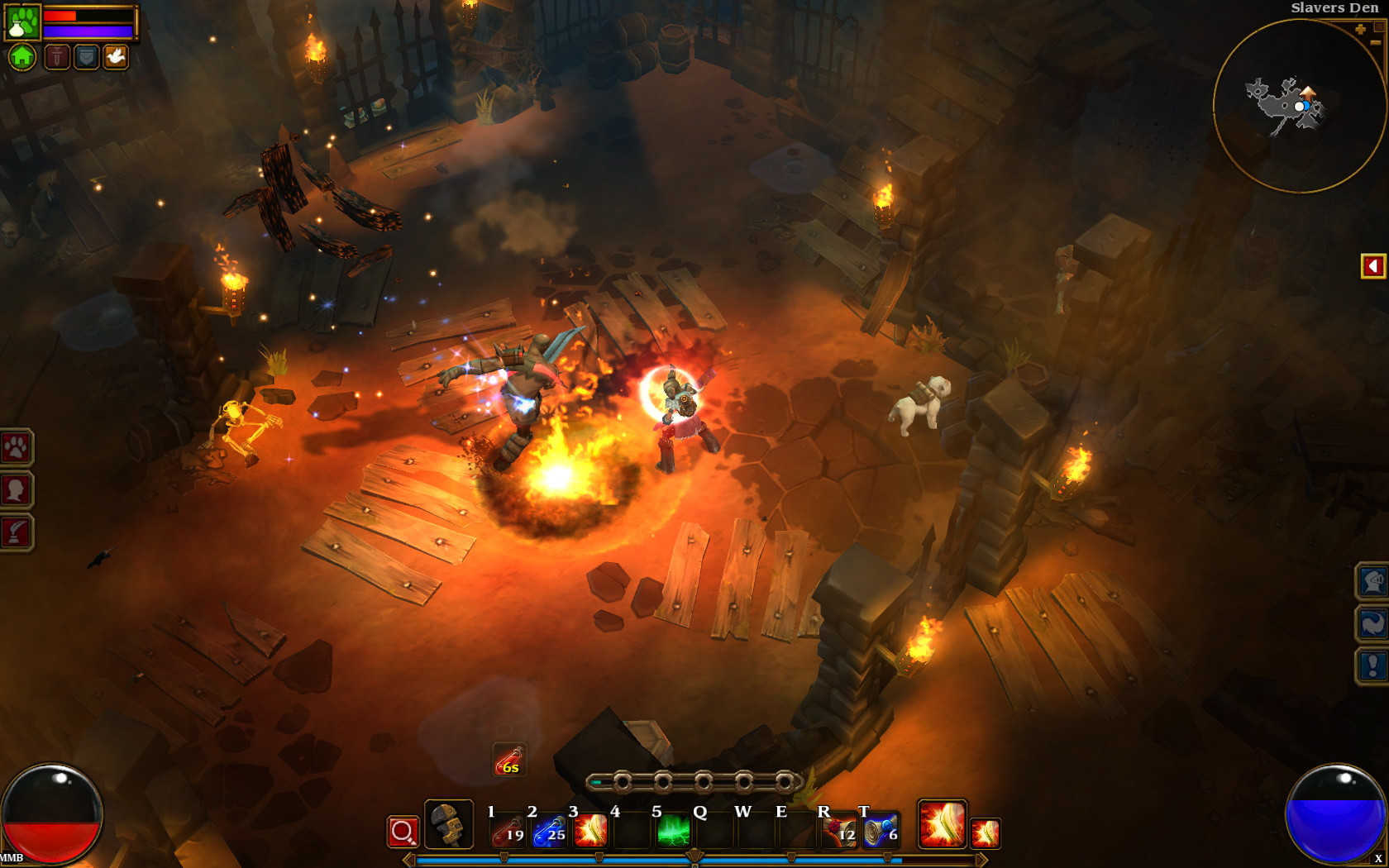This screenshot has height=868, width=1389.
Task: Send the pet to town with the green house button
Action: click(x=22, y=57)
